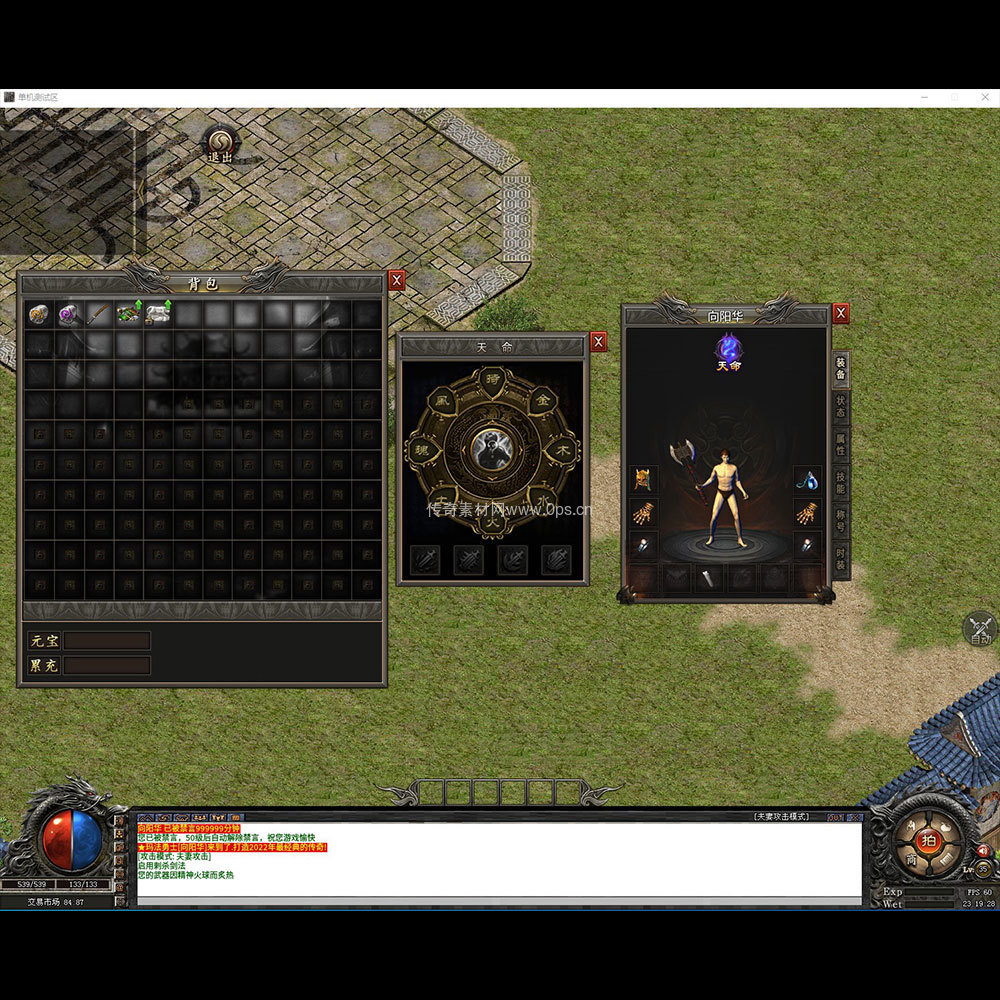Close the 天命 destiny window
The width and height of the screenshot is (1000, 1000).
click(598, 342)
